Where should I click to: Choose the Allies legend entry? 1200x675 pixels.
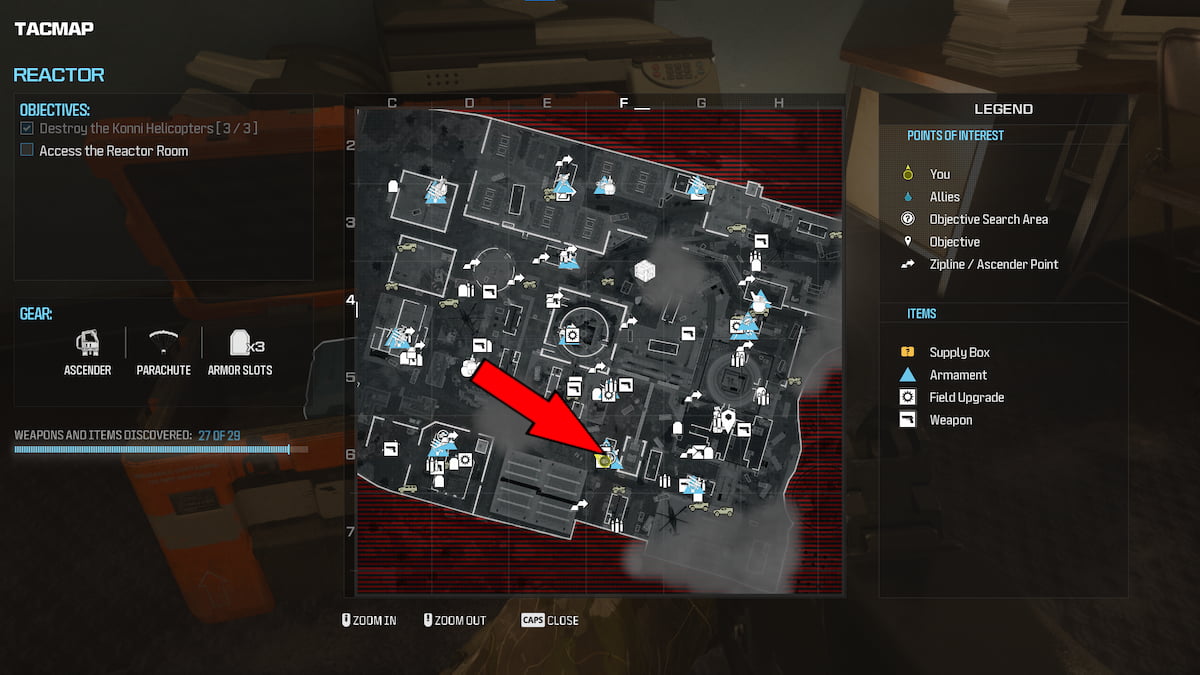click(944, 197)
